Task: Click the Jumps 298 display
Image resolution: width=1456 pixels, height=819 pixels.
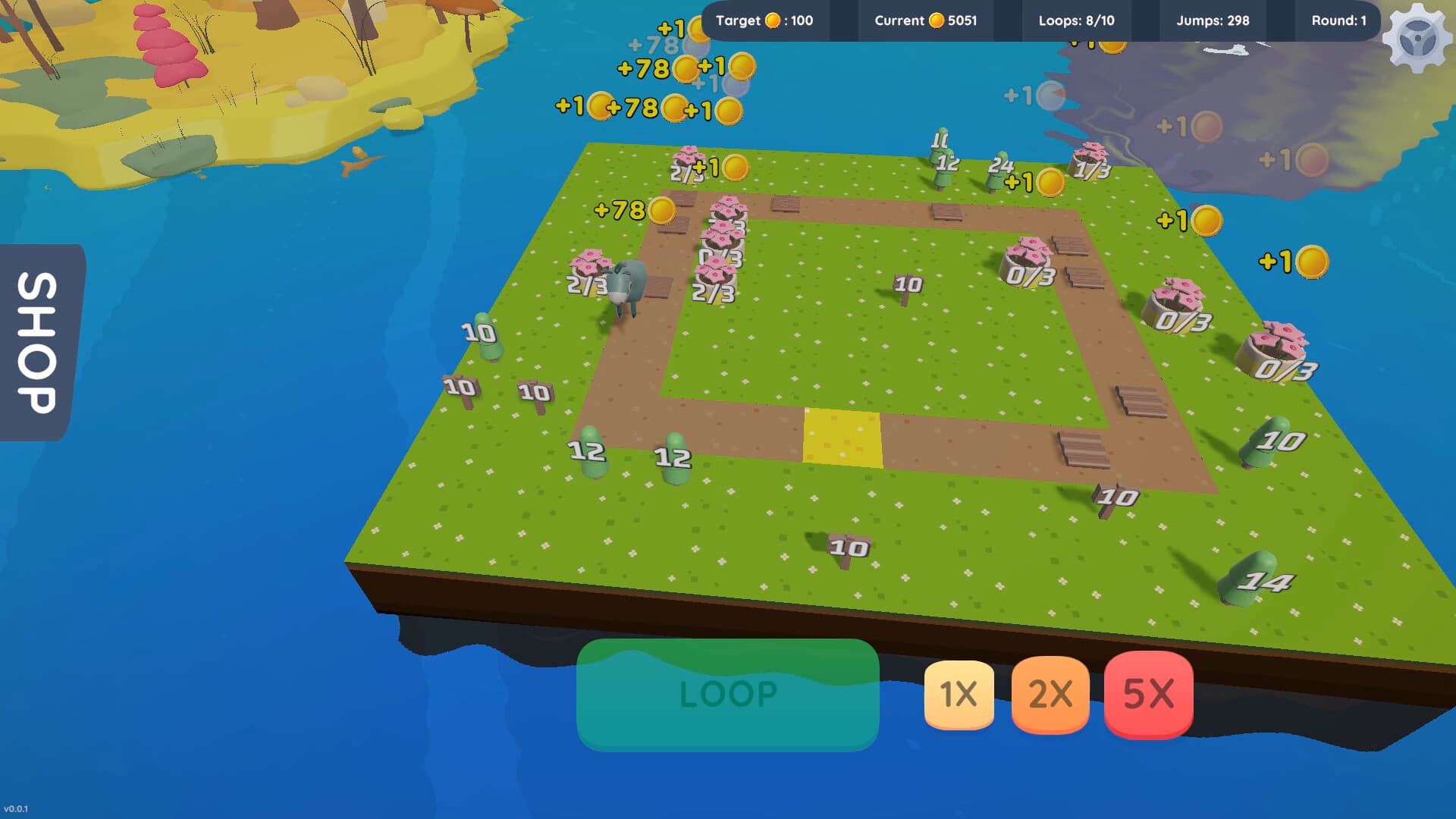Action: click(x=1212, y=21)
